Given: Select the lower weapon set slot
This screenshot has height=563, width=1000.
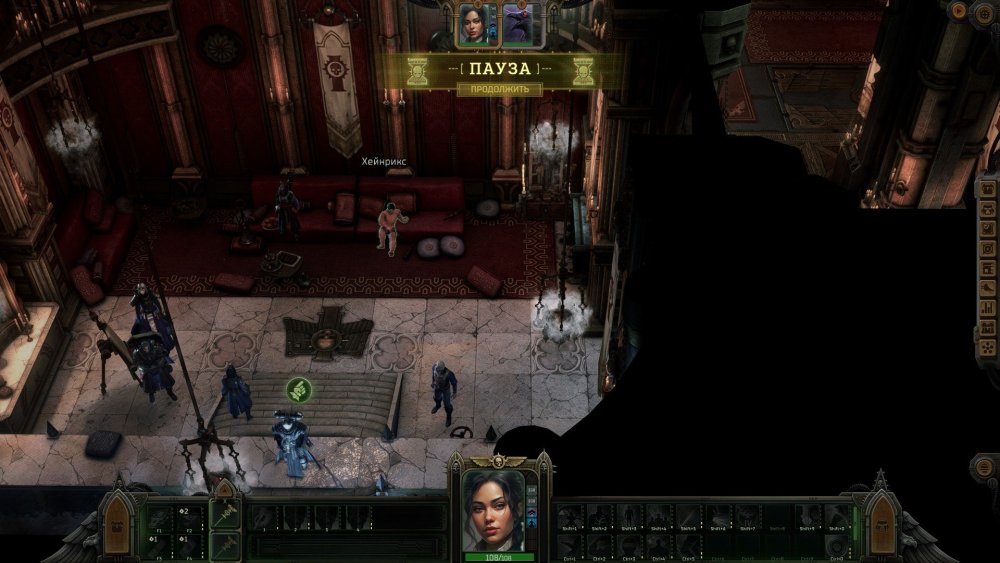Looking at the screenshot, I should tap(225, 545).
